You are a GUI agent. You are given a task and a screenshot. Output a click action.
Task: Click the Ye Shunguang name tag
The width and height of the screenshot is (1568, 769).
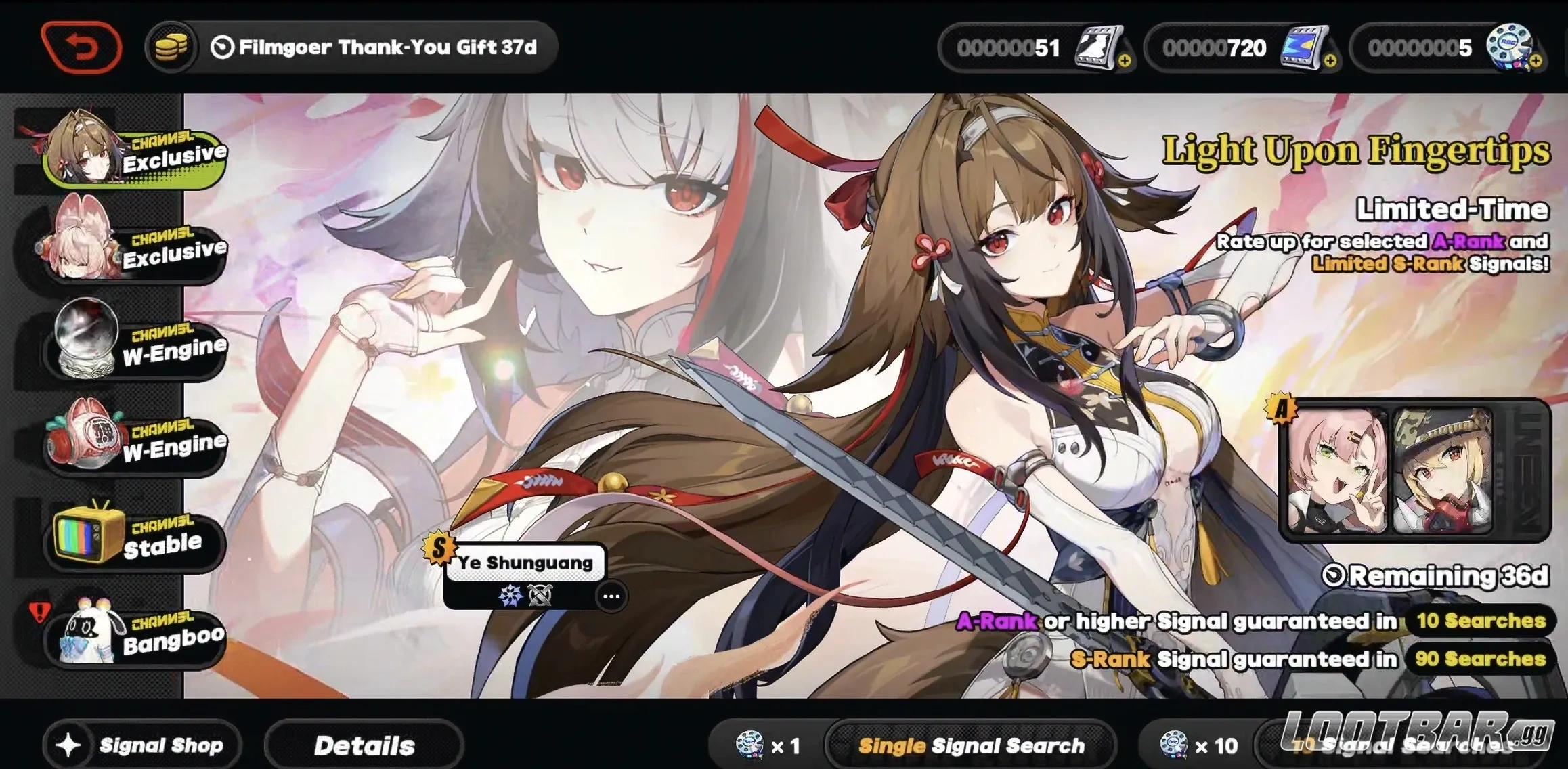[x=525, y=563]
